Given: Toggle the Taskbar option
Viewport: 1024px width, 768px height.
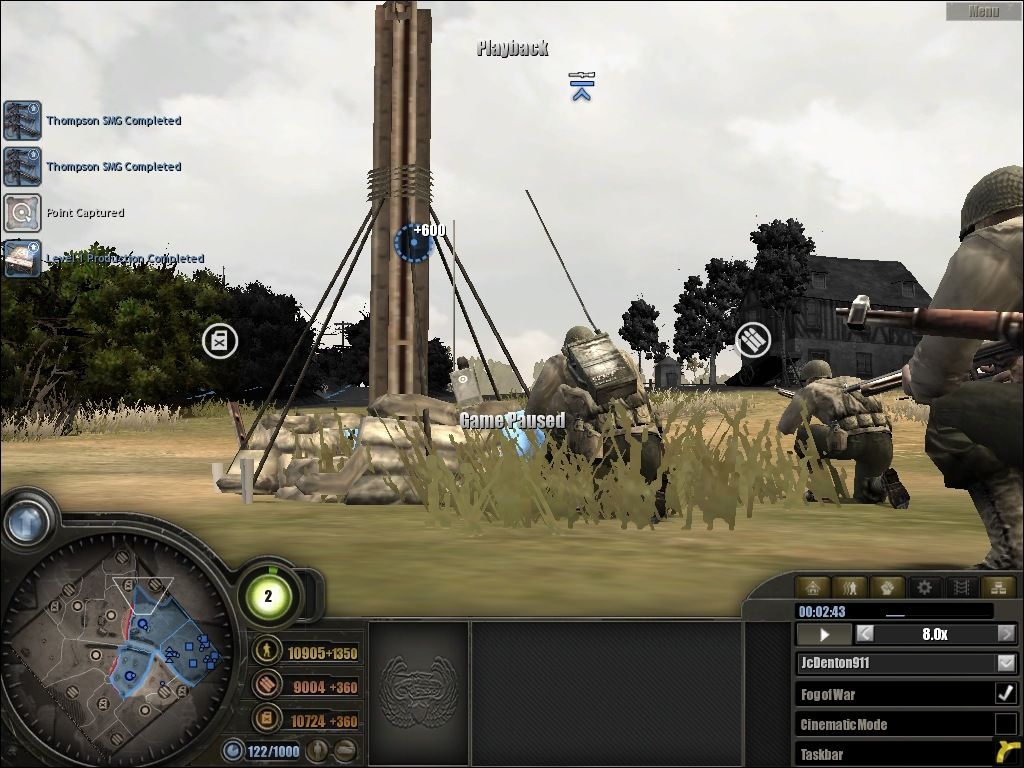Looking at the screenshot, I should click(x=1006, y=753).
